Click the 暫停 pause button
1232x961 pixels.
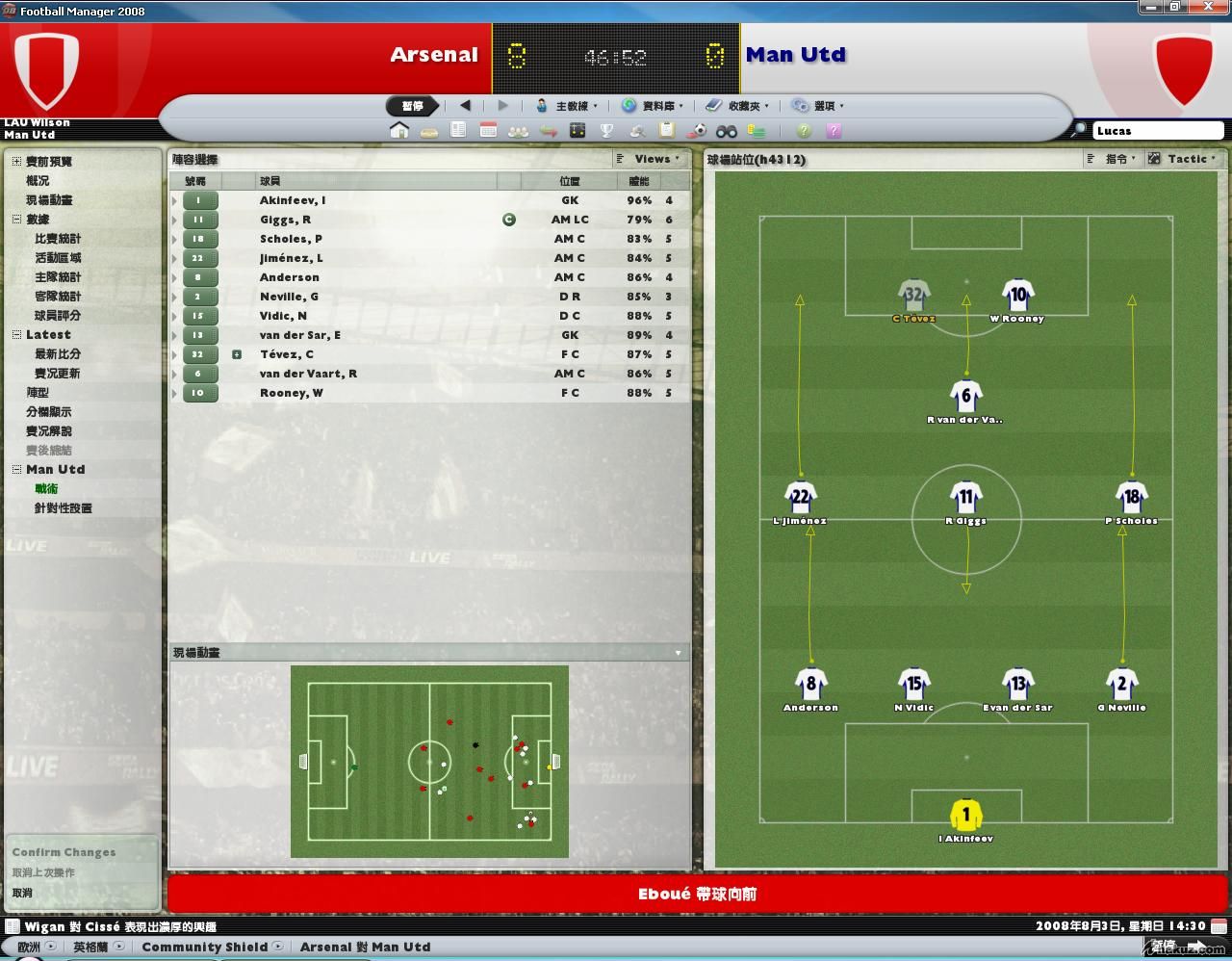(413, 106)
